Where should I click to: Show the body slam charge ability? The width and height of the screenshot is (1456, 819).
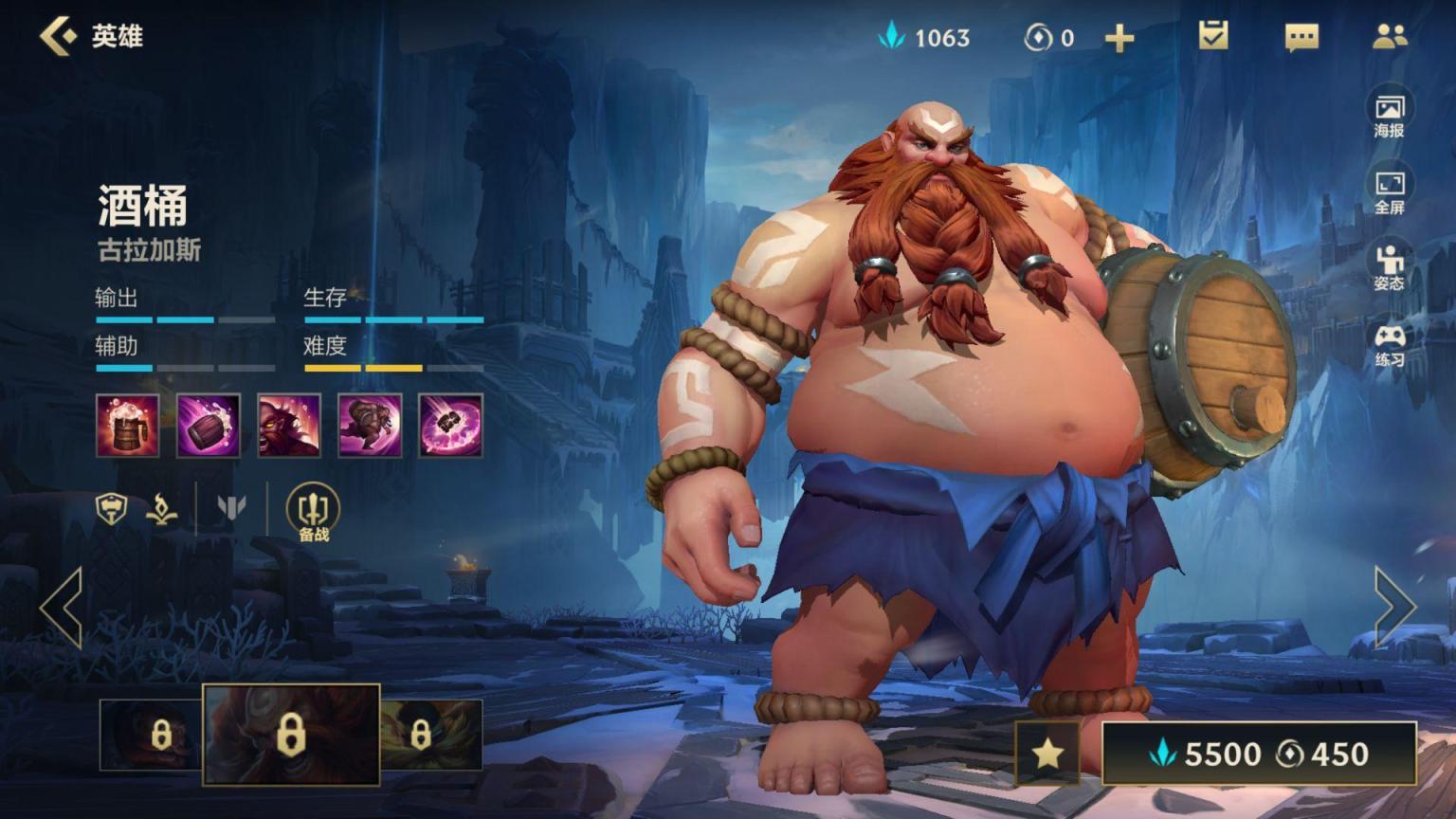pos(370,426)
